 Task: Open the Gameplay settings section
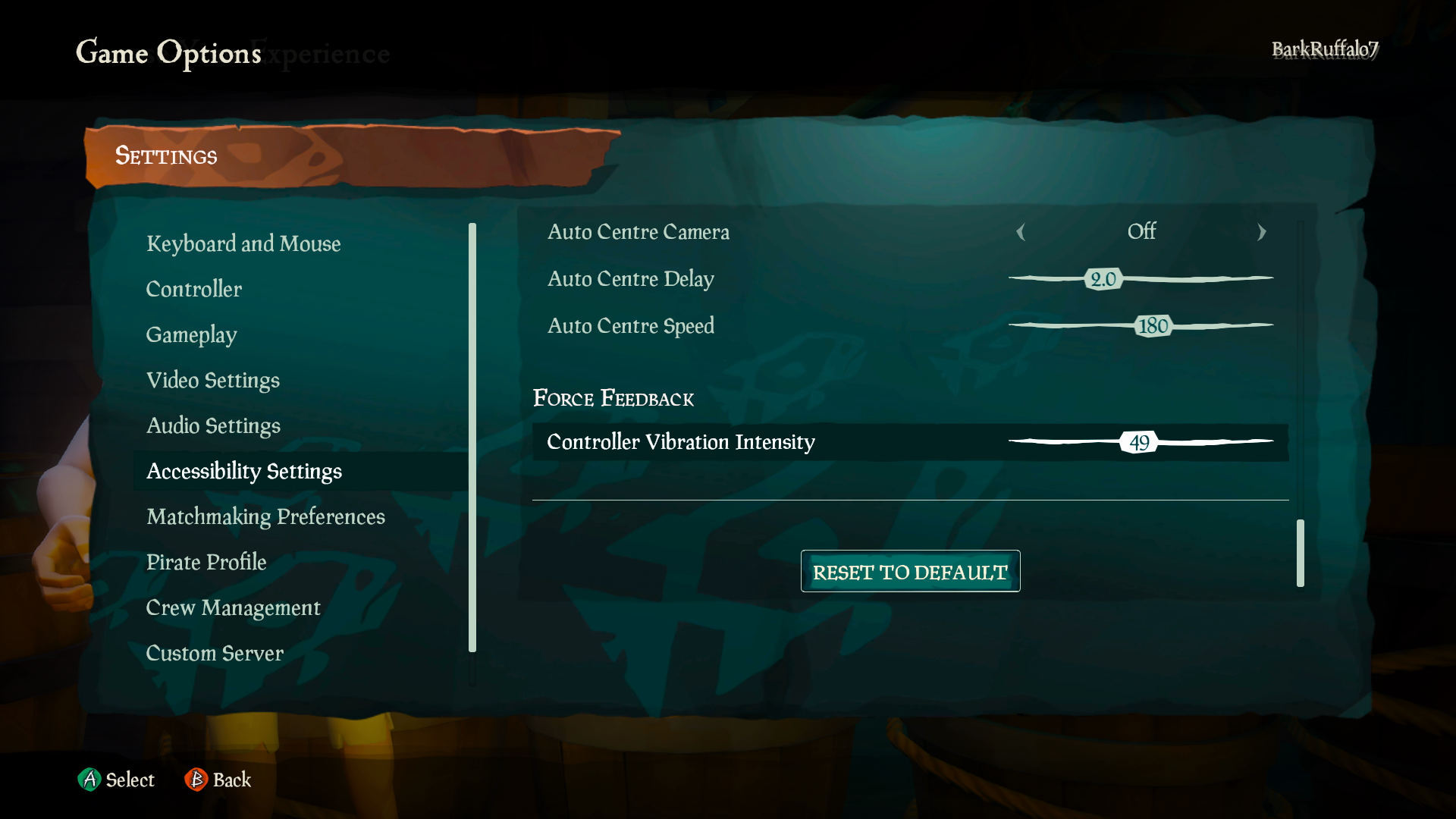coord(191,334)
